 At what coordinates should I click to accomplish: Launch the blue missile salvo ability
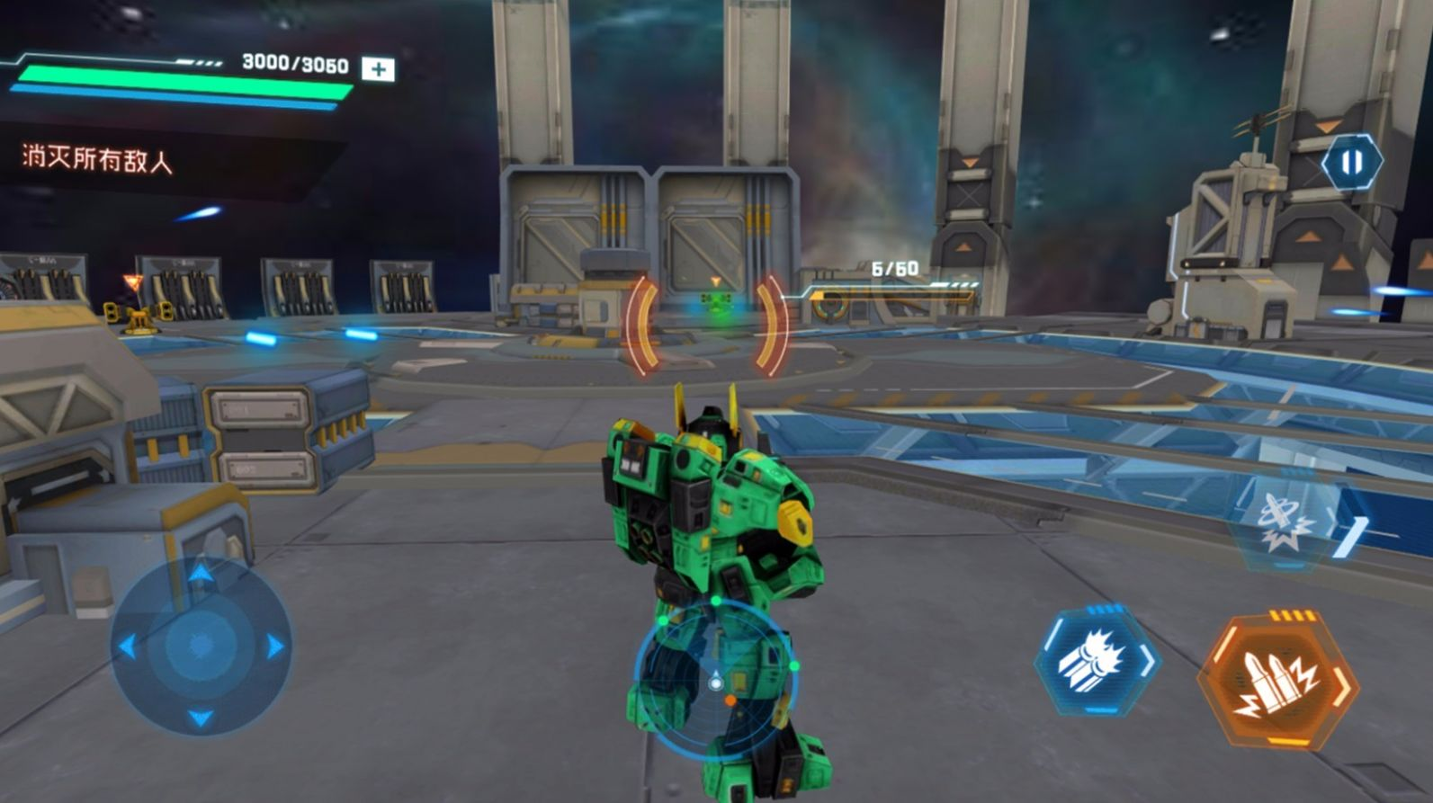click(x=1096, y=660)
